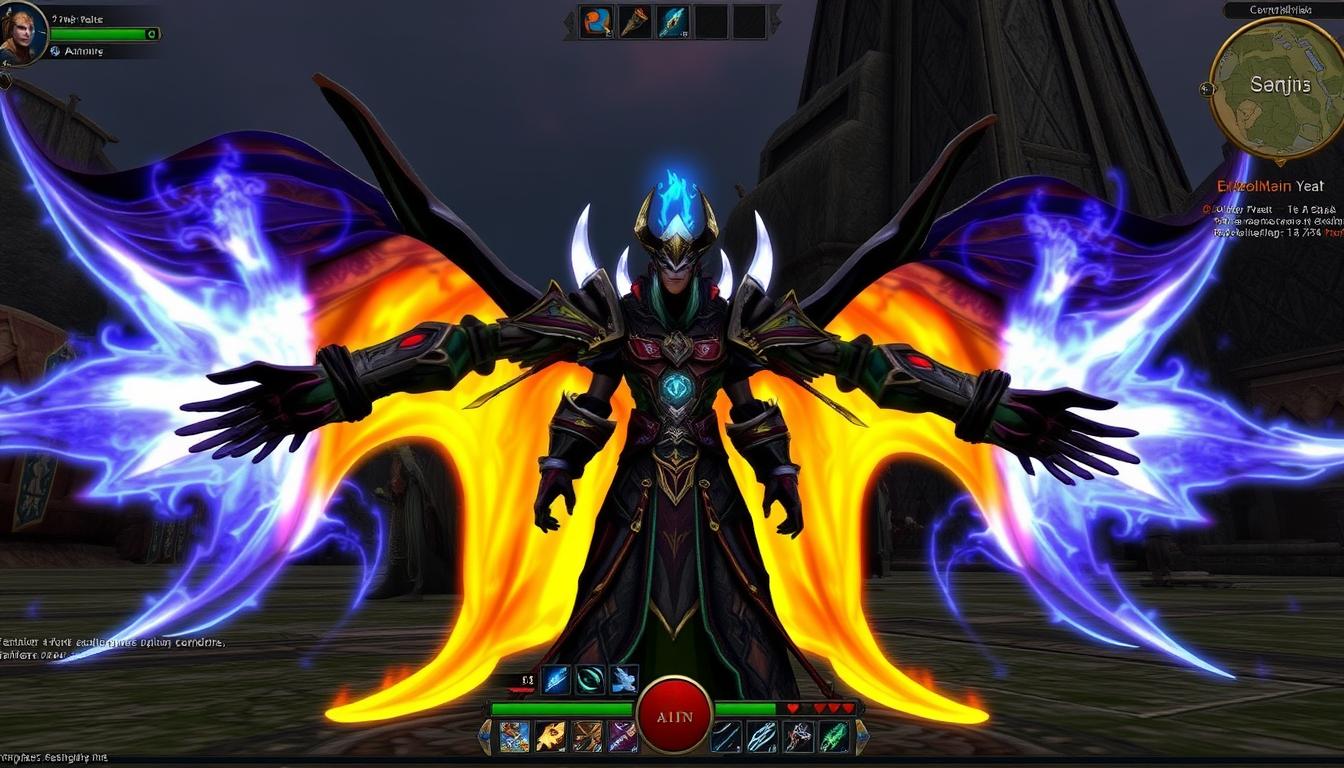This screenshot has width=1344, height=768.
Task: Use the fiery claw skill on the action bar
Action: point(549,736)
